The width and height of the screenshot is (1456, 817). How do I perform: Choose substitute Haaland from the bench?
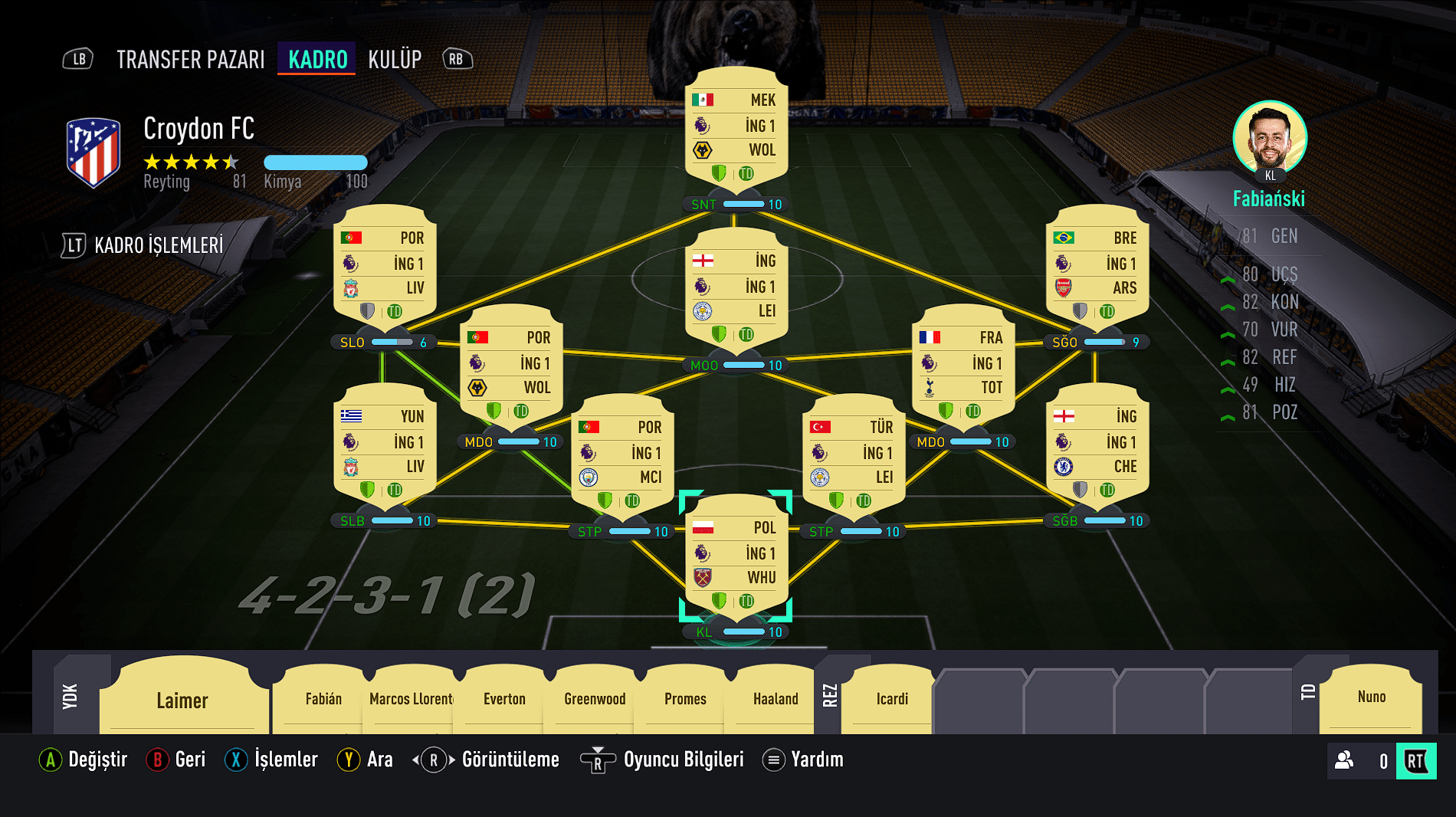(x=776, y=698)
